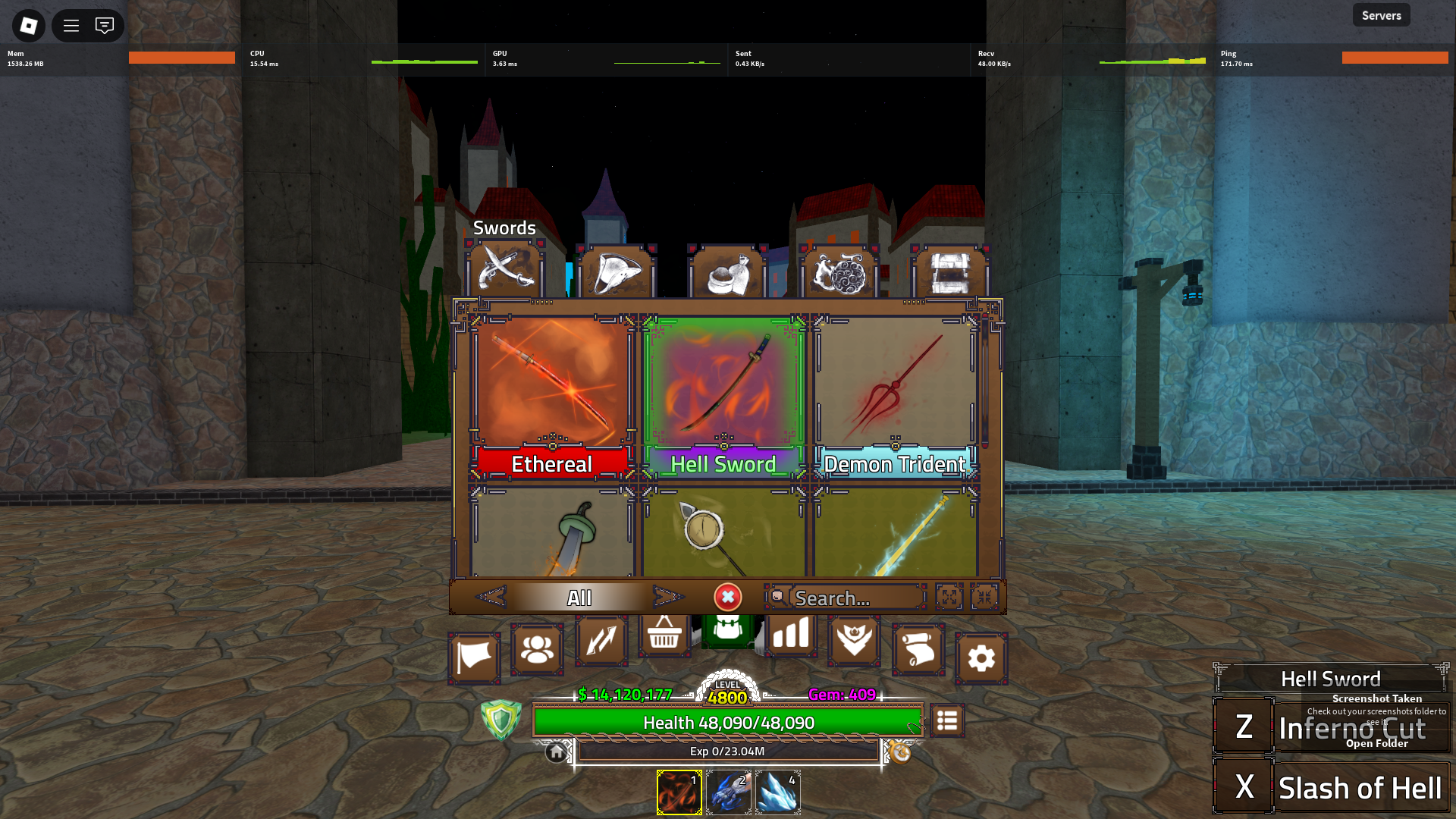Open the stats bar chart menu

(x=791, y=635)
